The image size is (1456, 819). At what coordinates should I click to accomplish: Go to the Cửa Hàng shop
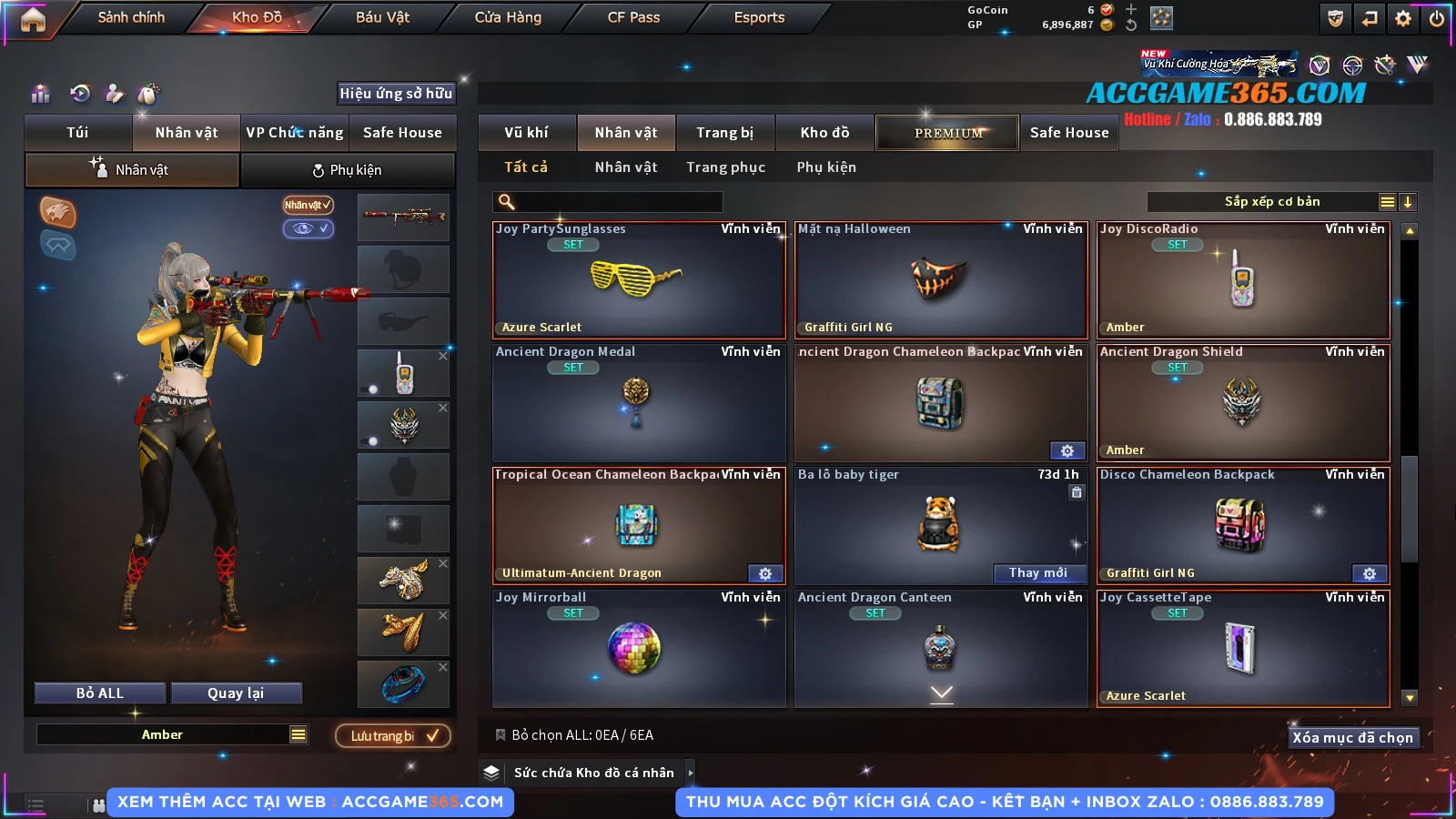point(508,17)
